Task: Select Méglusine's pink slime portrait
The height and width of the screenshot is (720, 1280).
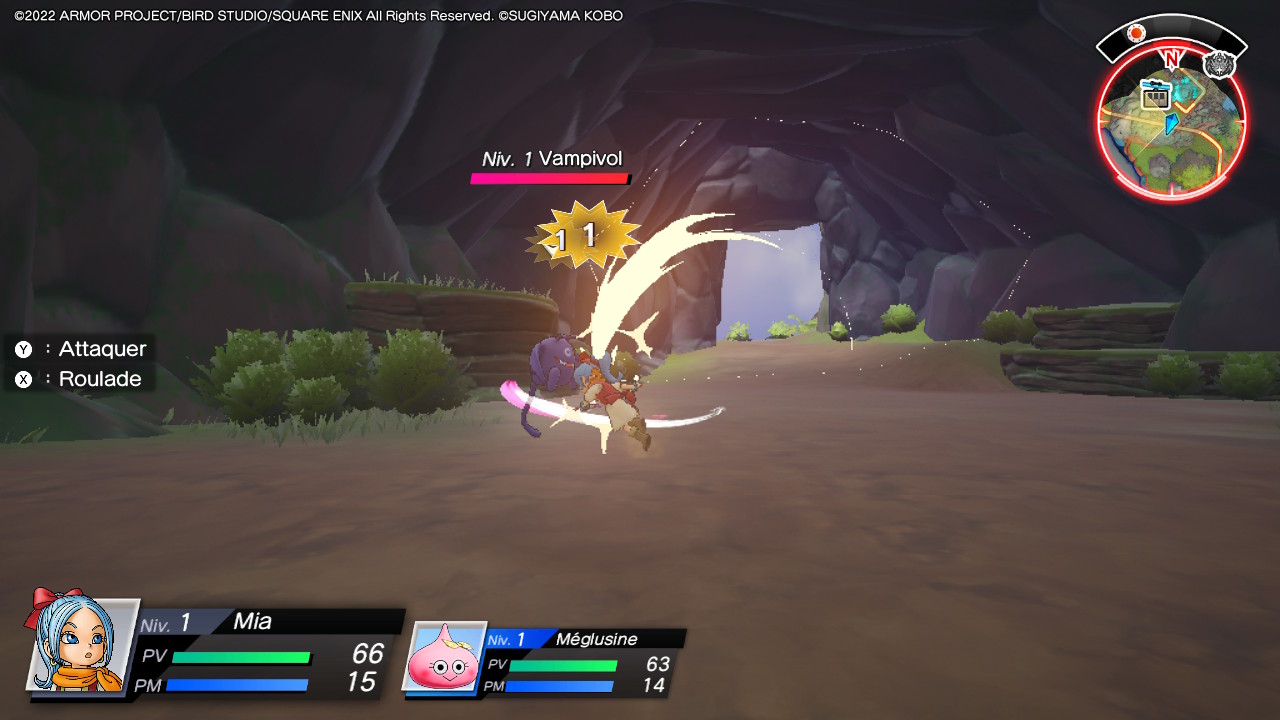Action: (x=443, y=656)
